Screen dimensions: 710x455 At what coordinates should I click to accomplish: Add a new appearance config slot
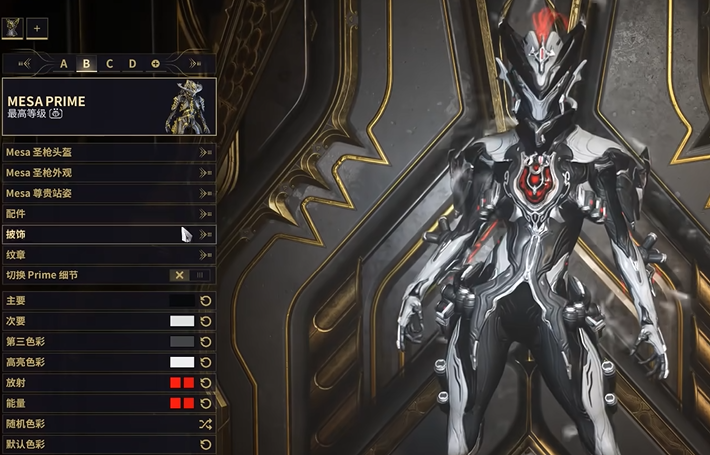click(155, 64)
